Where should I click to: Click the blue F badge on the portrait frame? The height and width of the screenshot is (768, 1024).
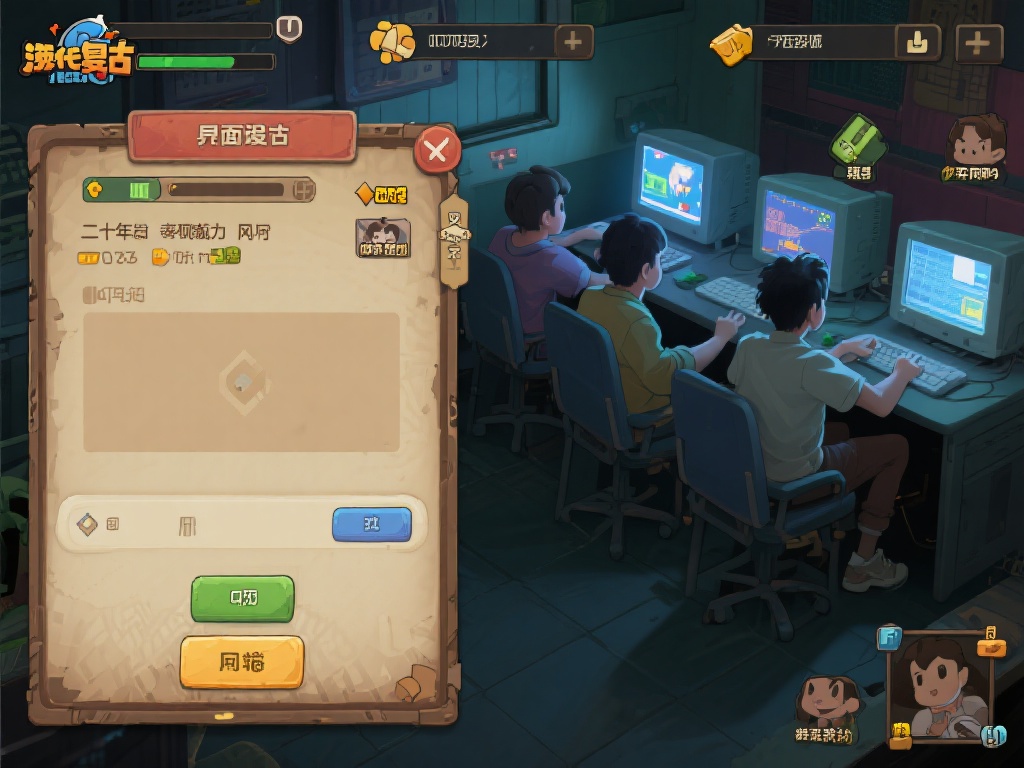coord(888,637)
